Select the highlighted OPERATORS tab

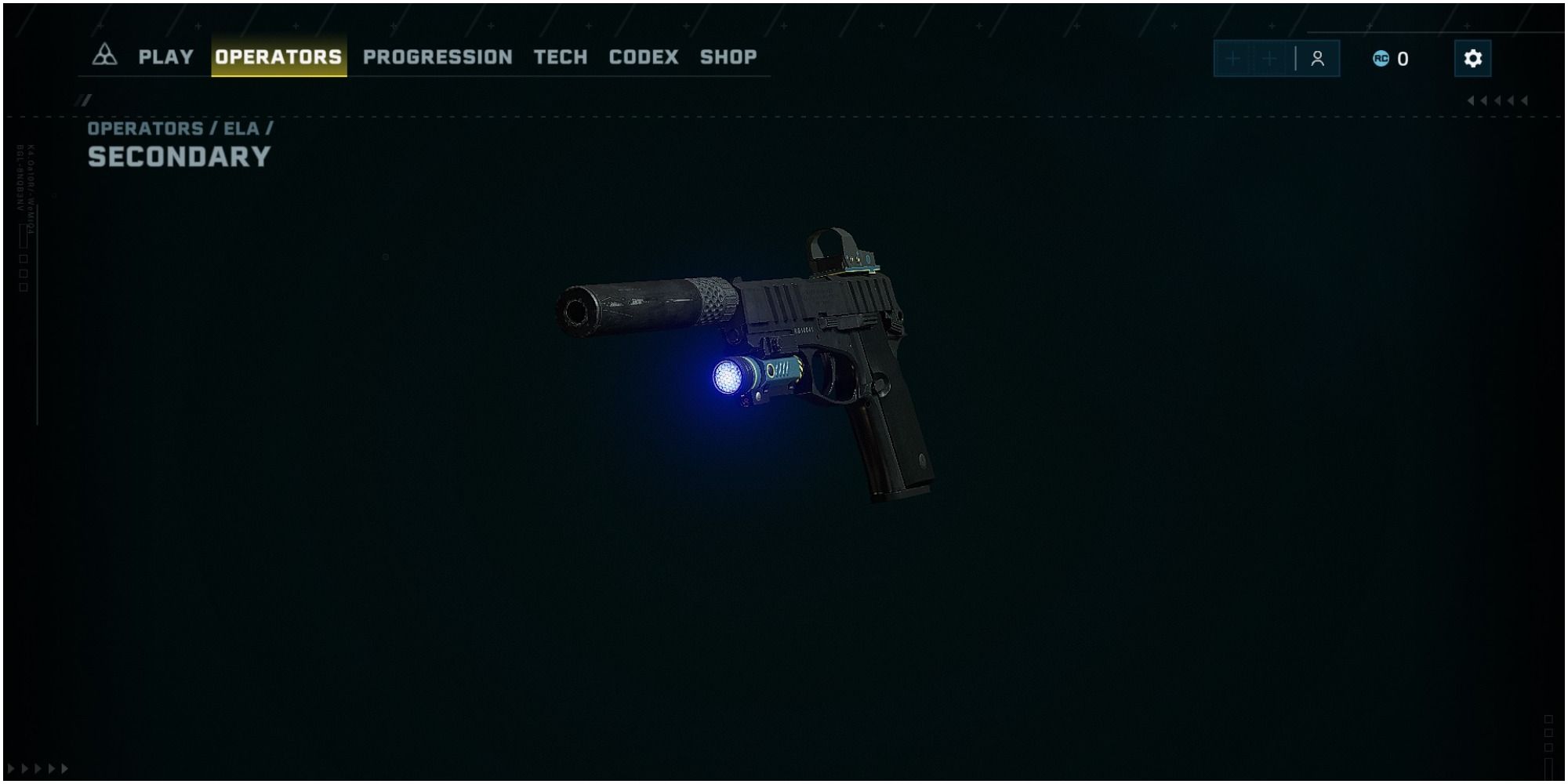tap(279, 56)
